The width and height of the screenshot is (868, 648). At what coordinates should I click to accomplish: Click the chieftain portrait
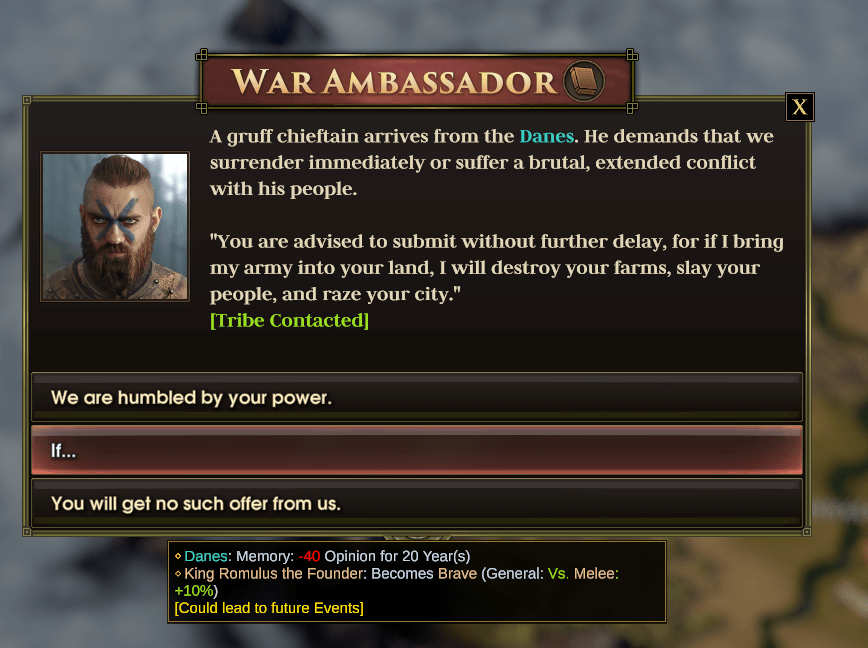[115, 226]
